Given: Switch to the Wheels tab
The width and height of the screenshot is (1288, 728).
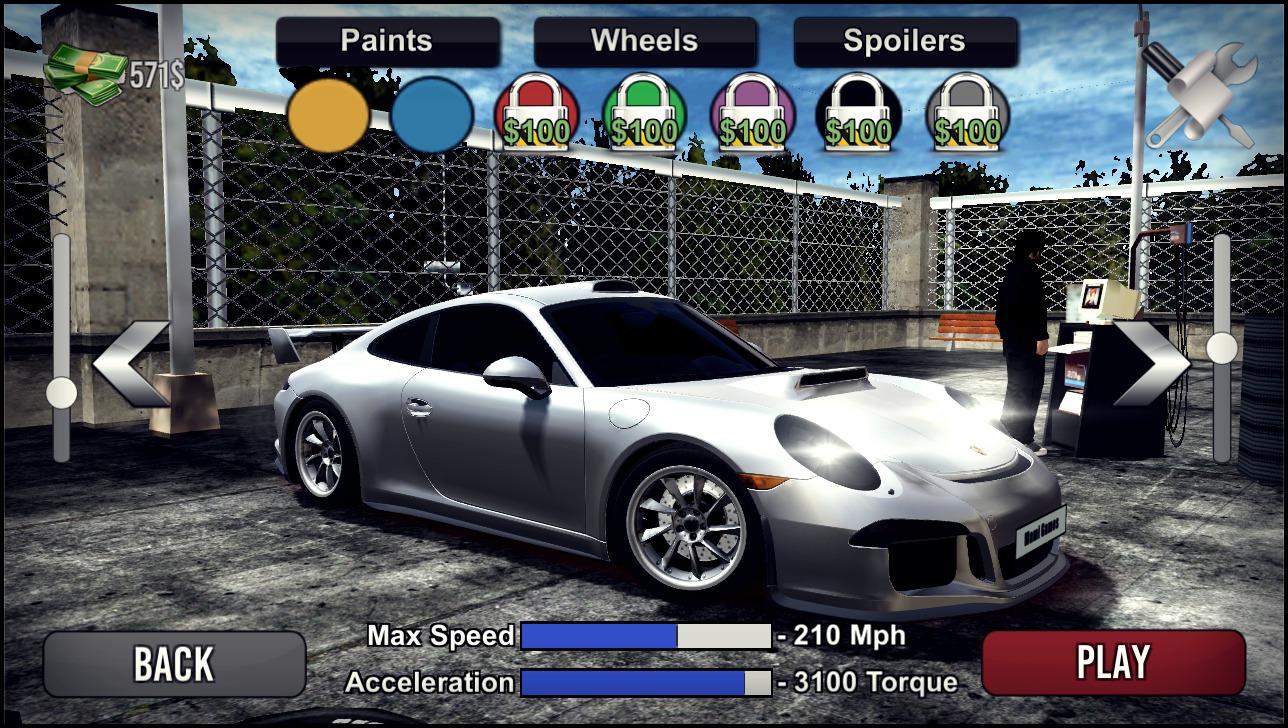Looking at the screenshot, I should coord(645,41).
